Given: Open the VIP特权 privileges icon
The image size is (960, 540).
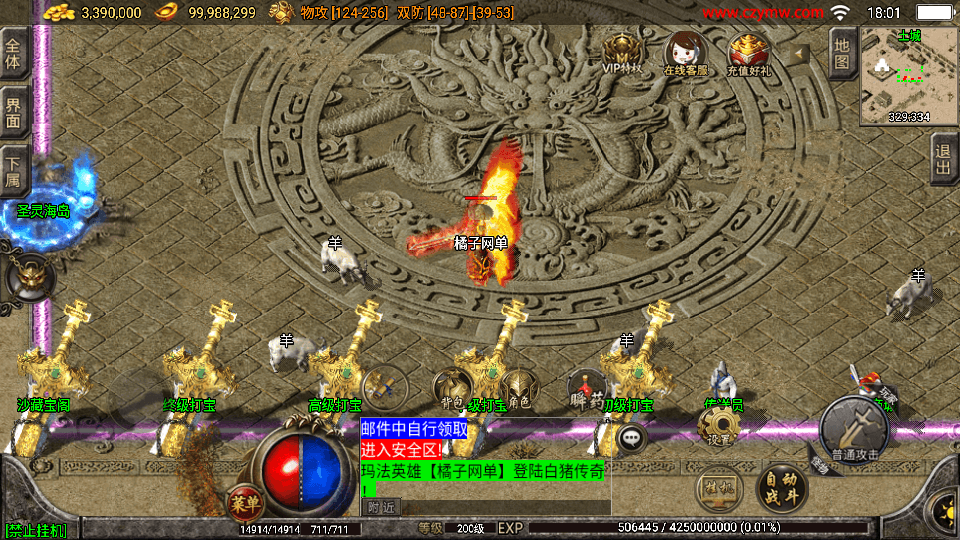Looking at the screenshot, I should click(x=621, y=53).
